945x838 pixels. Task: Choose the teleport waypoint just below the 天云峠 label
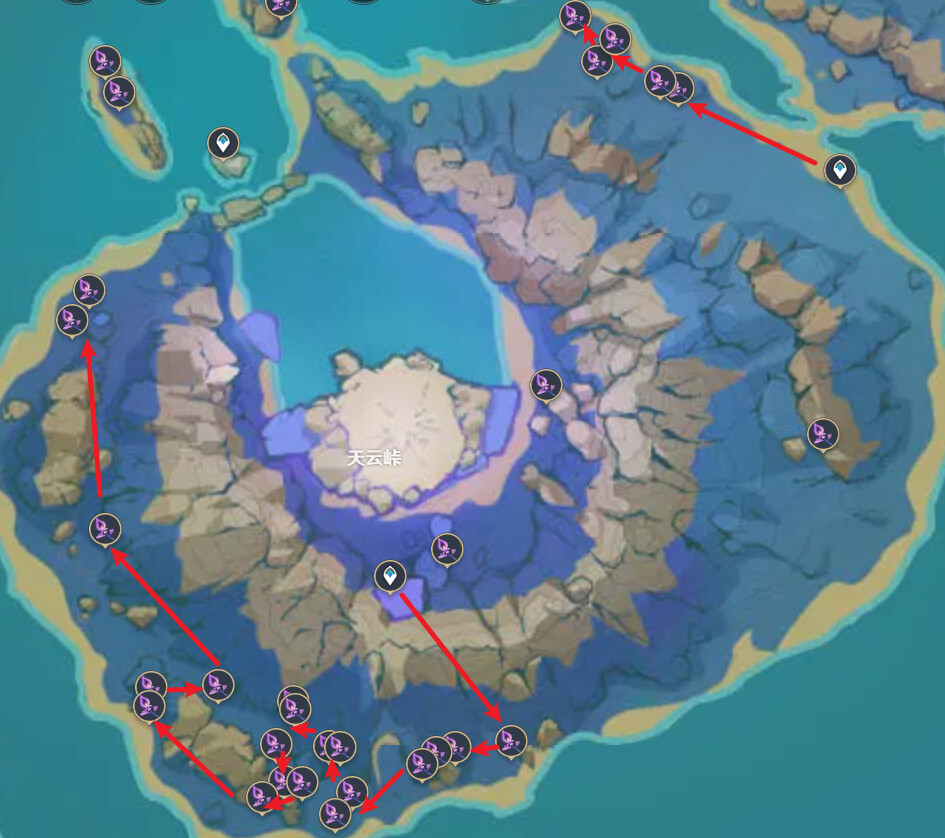click(390, 576)
